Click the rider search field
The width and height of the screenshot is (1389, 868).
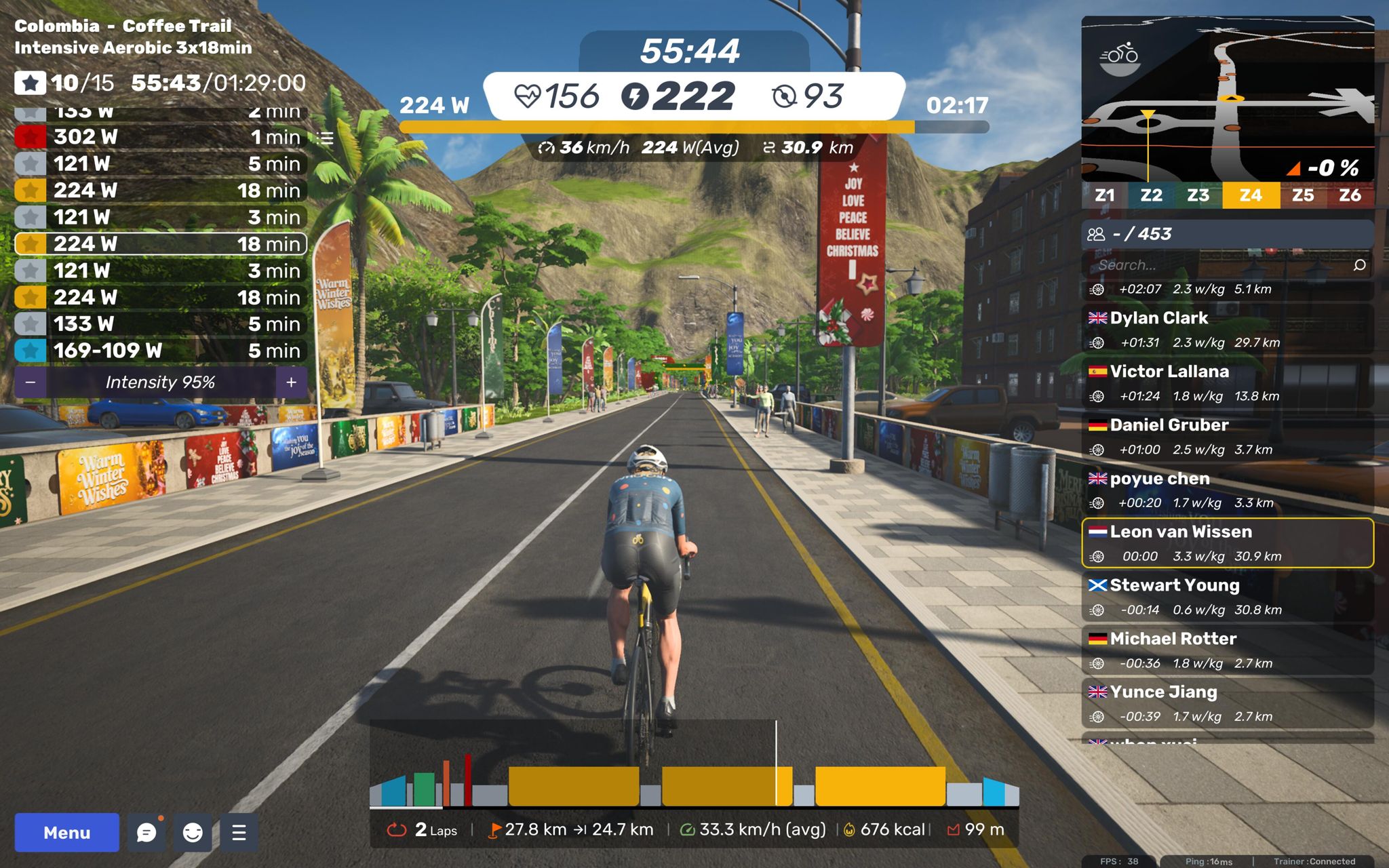(1221, 265)
